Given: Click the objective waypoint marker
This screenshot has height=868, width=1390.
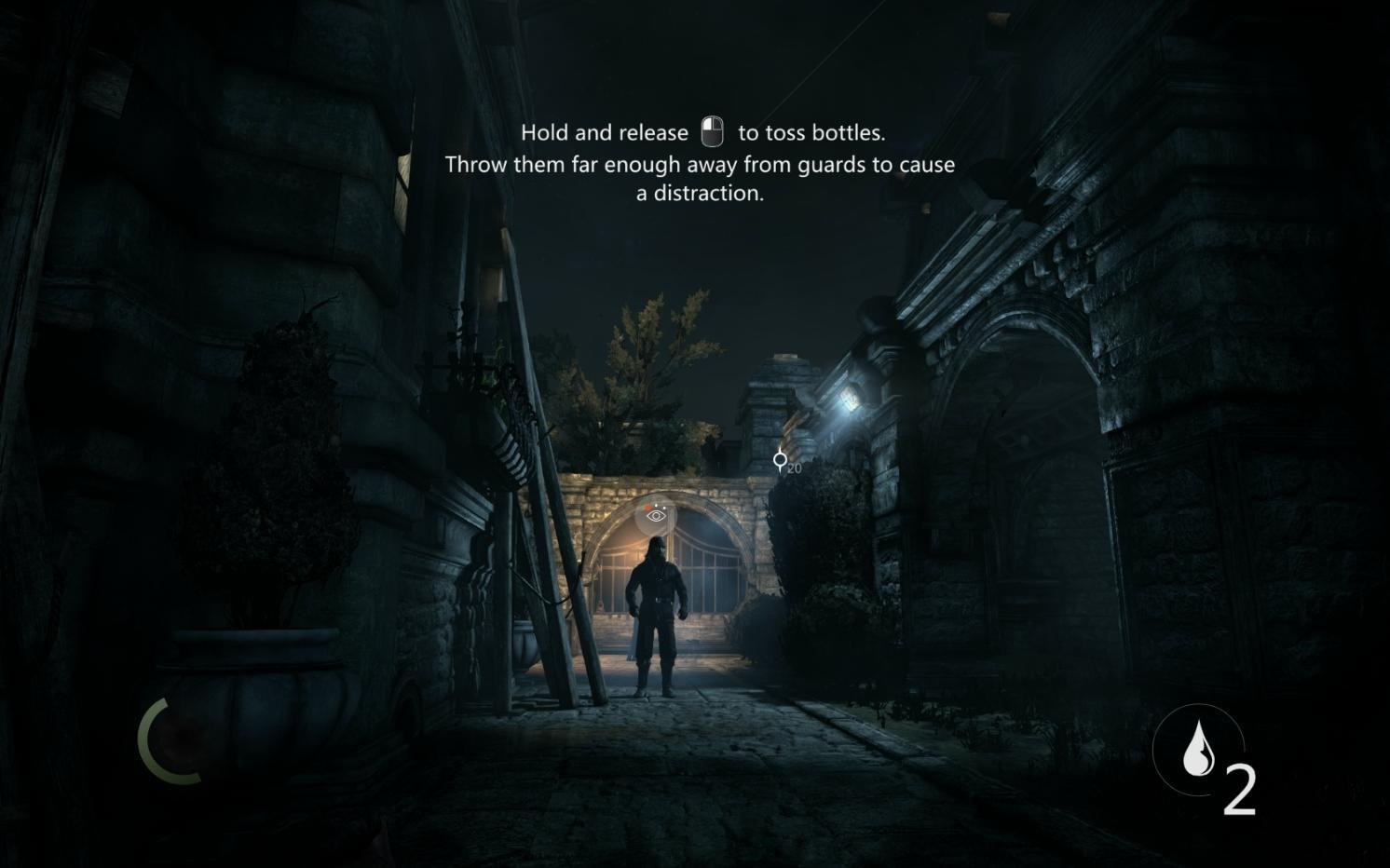Looking at the screenshot, I should point(781,459).
